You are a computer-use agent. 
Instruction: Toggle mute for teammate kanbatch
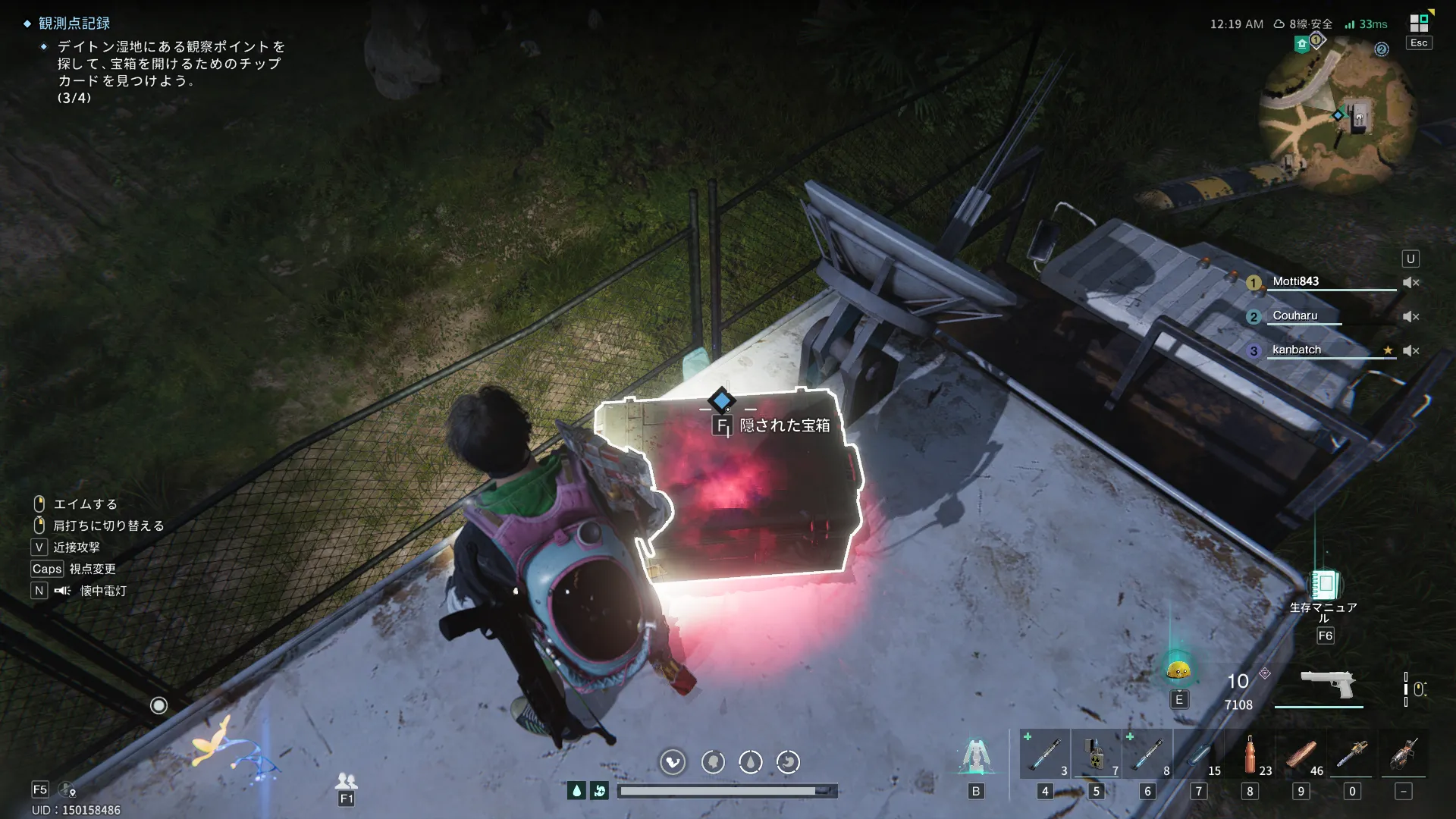click(x=1410, y=351)
